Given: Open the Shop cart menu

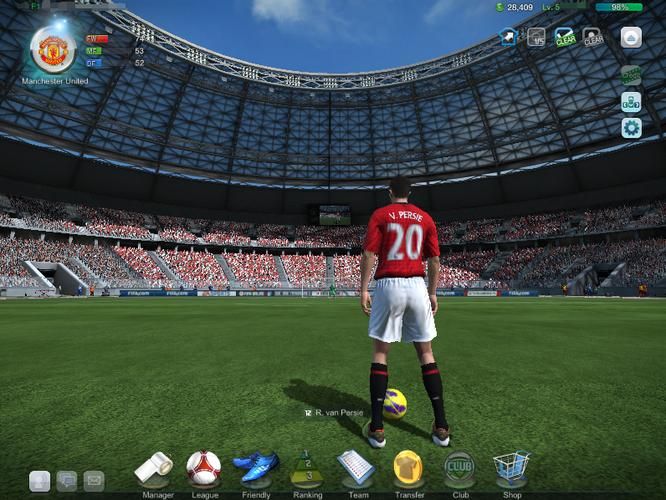Looking at the screenshot, I should point(511,467).
